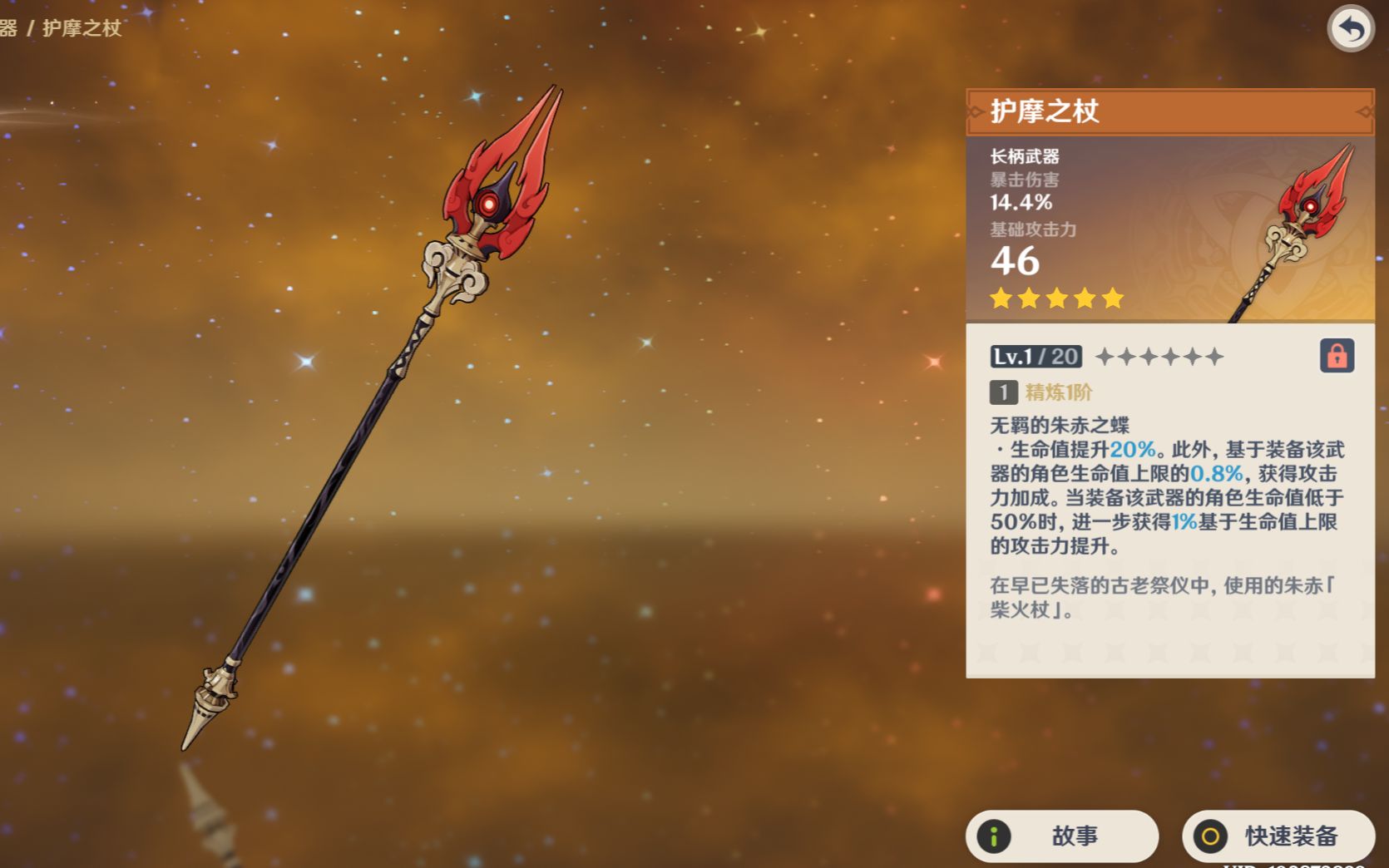Click the first refinement star beside Lv.1
Screen dimensions: 1389x868
click(x=1106, y=355)
